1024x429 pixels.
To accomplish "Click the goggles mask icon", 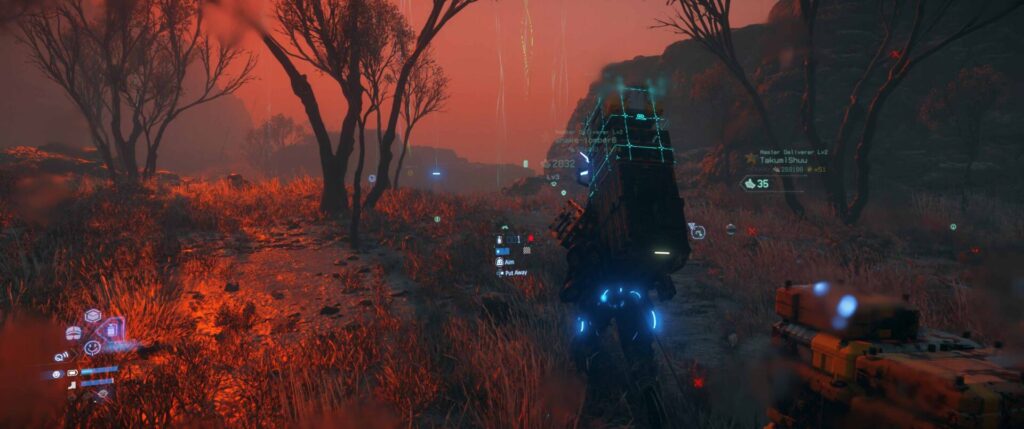I will click(x=73, y=333).
